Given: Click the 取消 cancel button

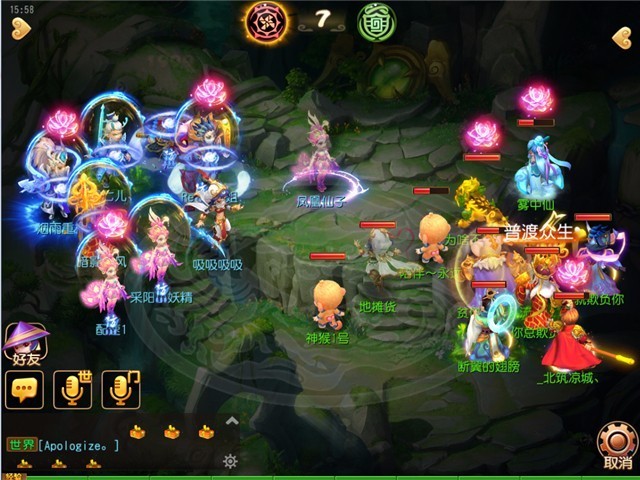Looking at the screenshot, I should point(617,445).
